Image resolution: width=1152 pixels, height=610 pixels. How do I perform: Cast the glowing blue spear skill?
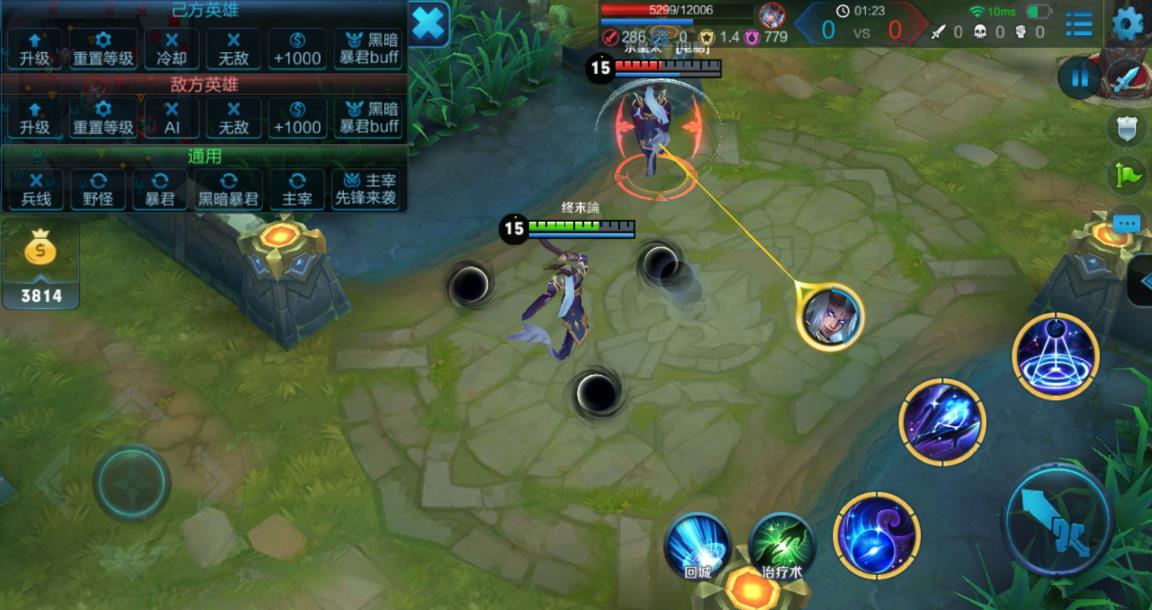[942, 421]
